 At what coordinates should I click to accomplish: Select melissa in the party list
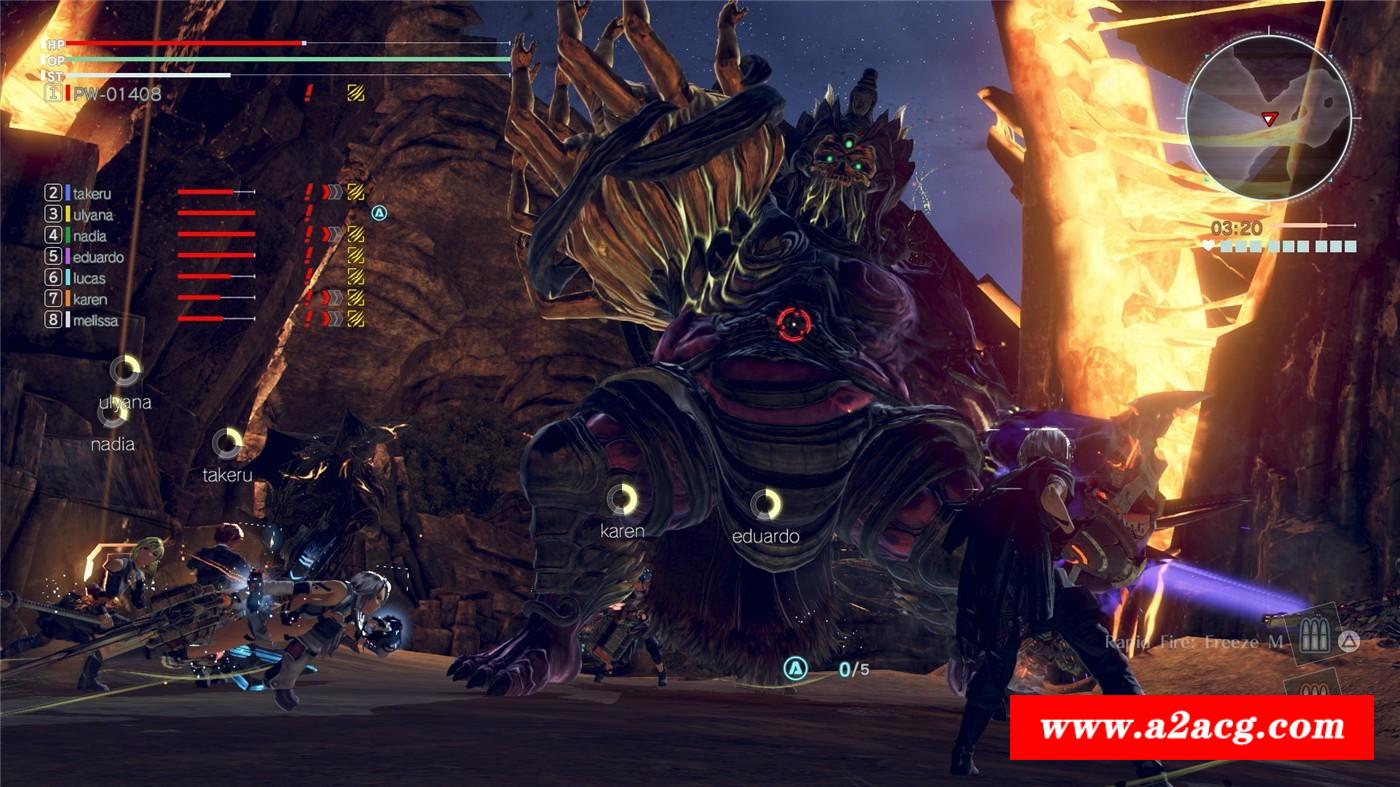pyautogui.click(x=95, y=320)
